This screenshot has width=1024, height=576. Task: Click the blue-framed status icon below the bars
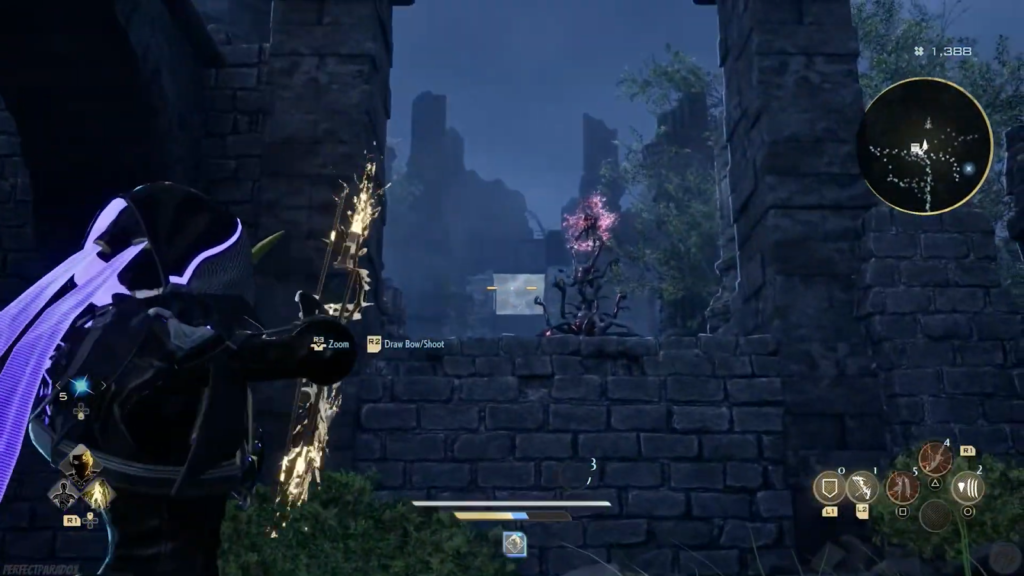514,543
